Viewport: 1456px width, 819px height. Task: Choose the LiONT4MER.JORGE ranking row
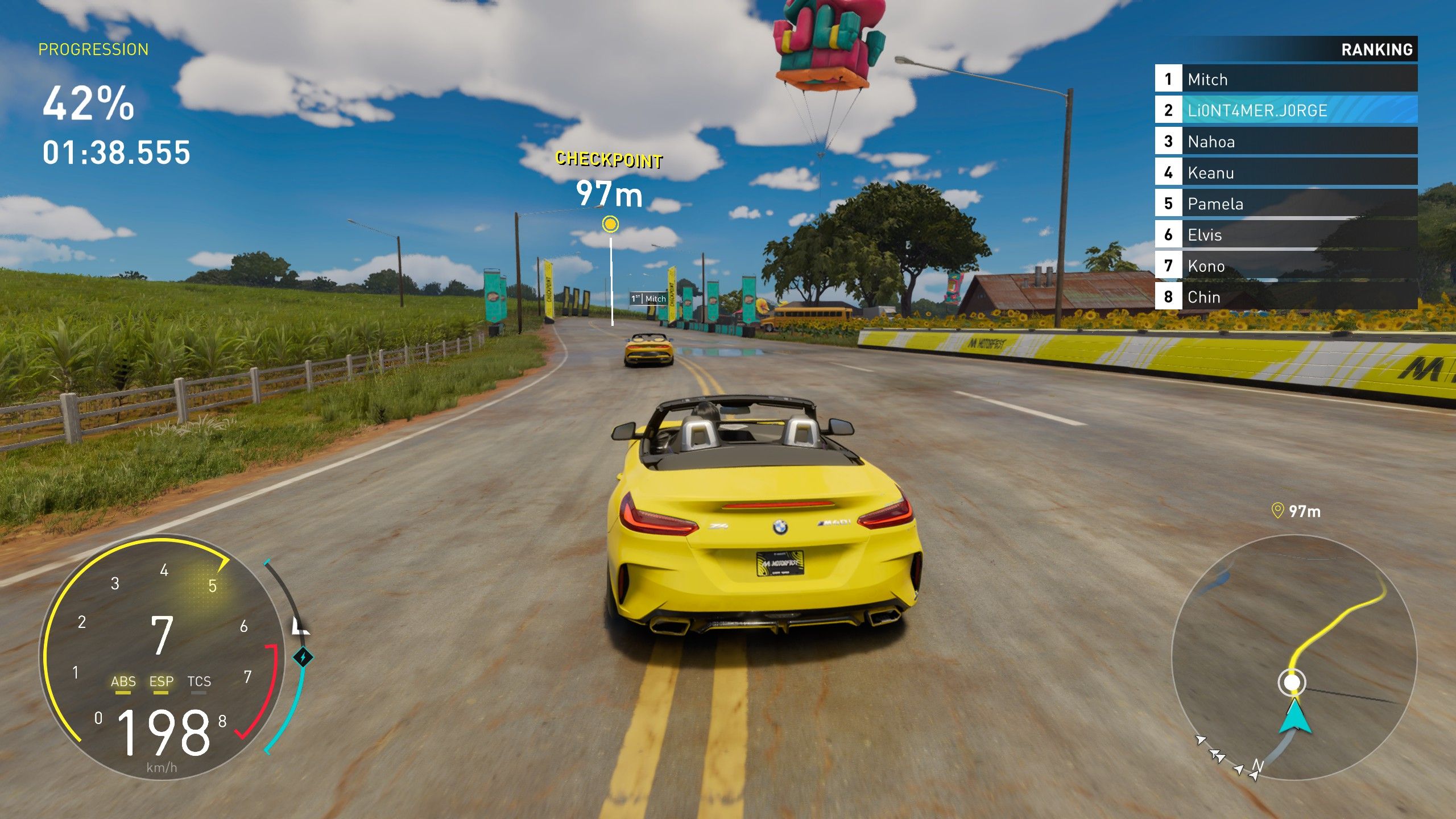pos(1285,110)
